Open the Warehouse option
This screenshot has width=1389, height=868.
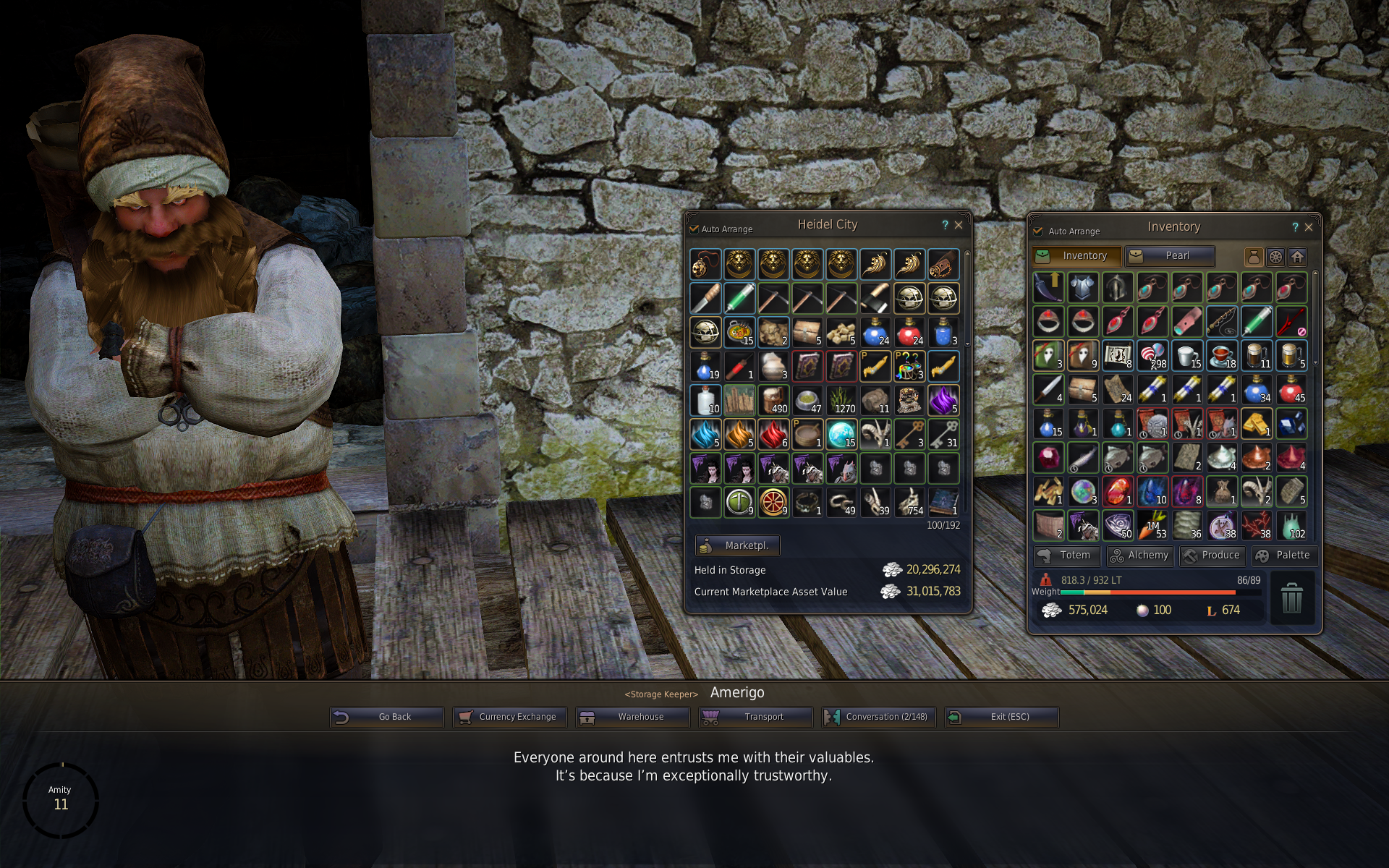632,717
